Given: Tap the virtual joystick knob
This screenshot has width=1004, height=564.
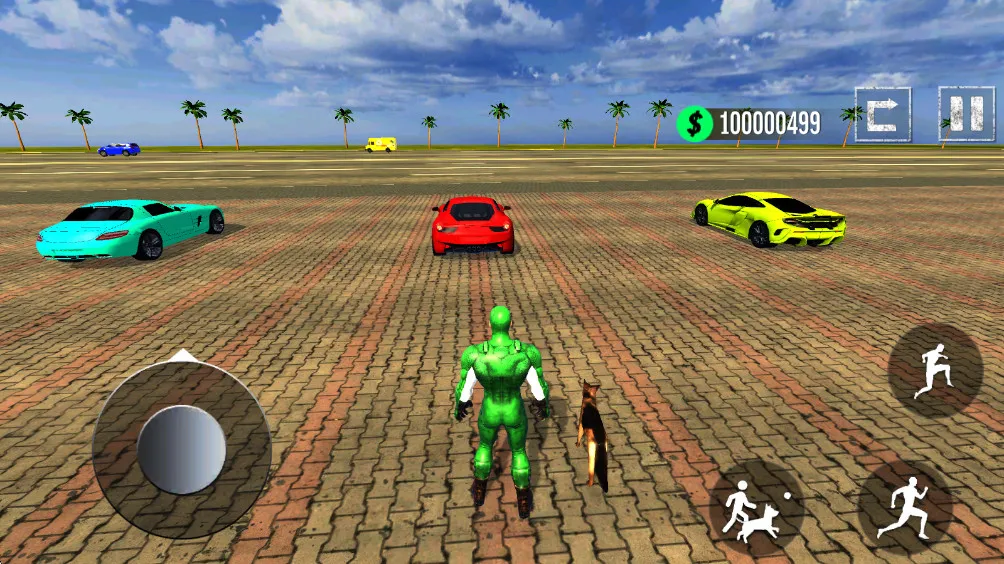Looking at the screenshot, I should [x=181, y=449].
